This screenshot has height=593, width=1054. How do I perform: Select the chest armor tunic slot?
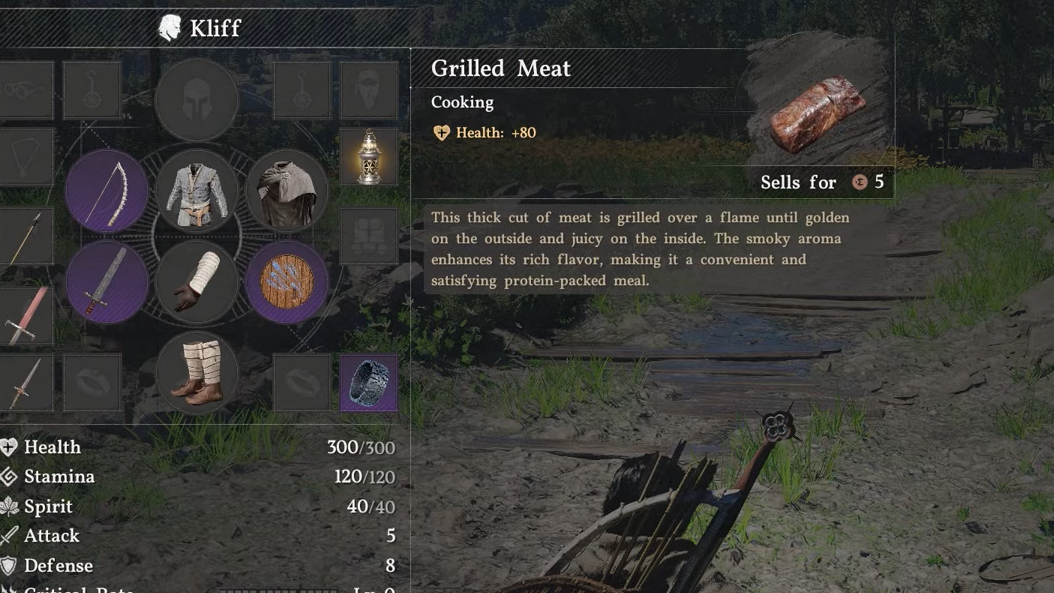click(x=196, y=191)
